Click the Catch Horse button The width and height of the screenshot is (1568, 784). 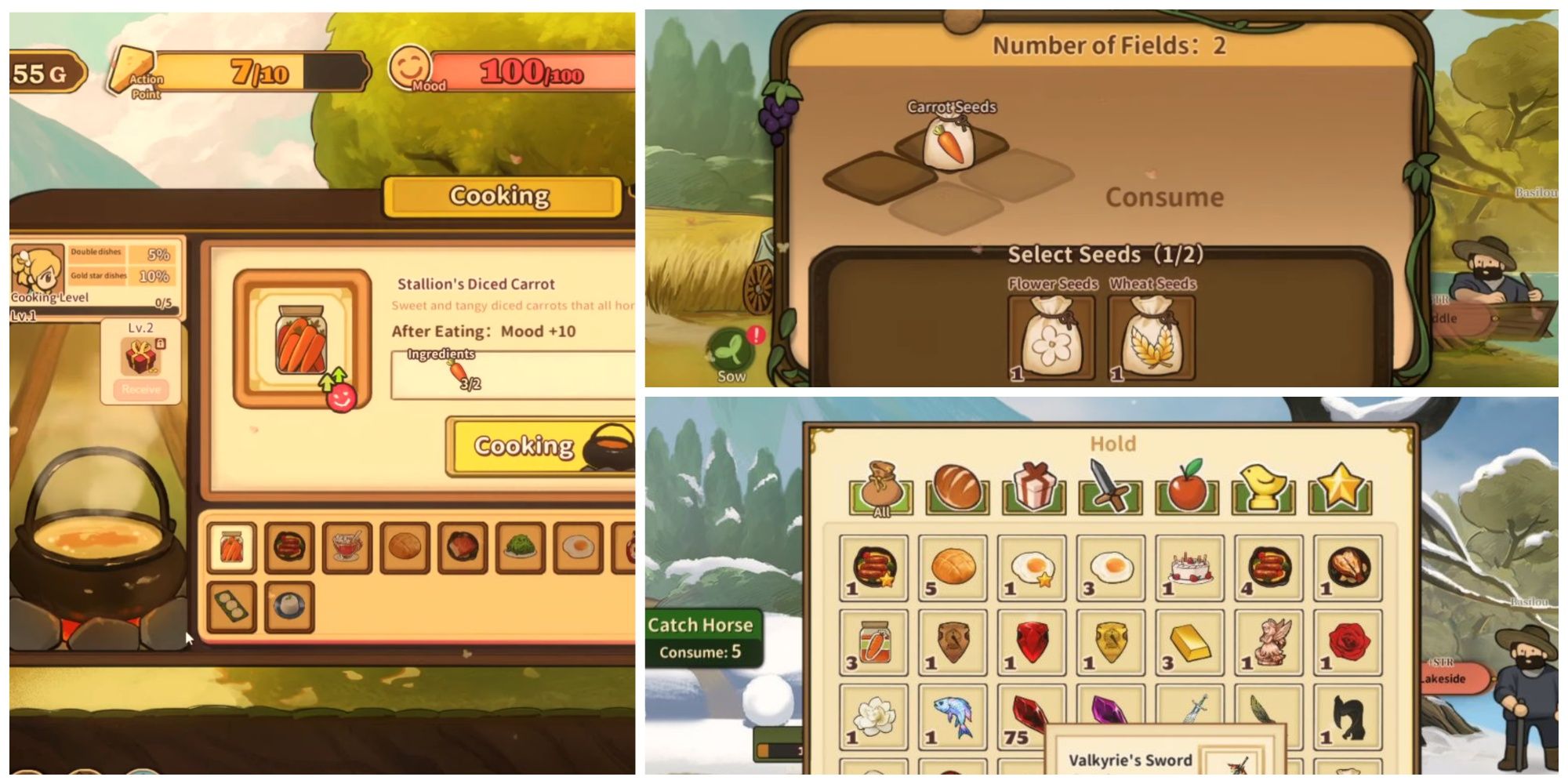tap(700, 625)
